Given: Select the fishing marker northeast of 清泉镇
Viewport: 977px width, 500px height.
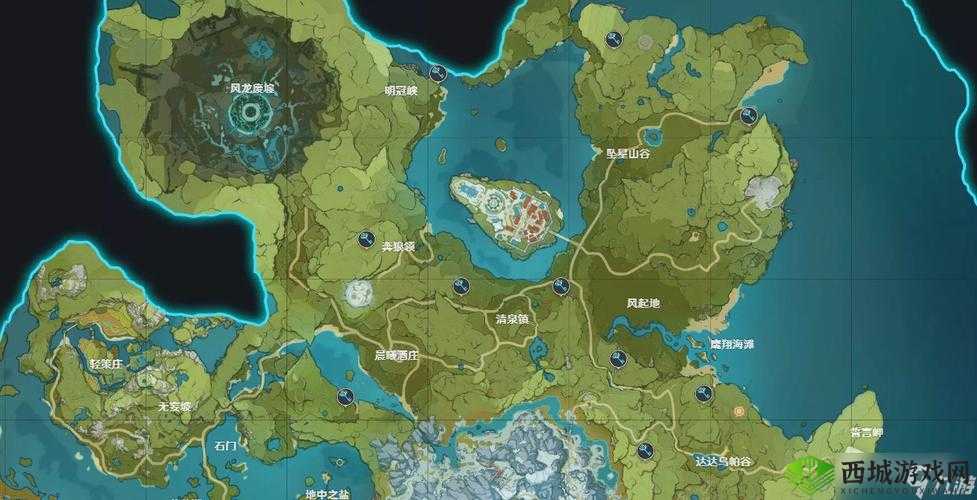Looking at the screenshot, I should [x=561, y=287].
